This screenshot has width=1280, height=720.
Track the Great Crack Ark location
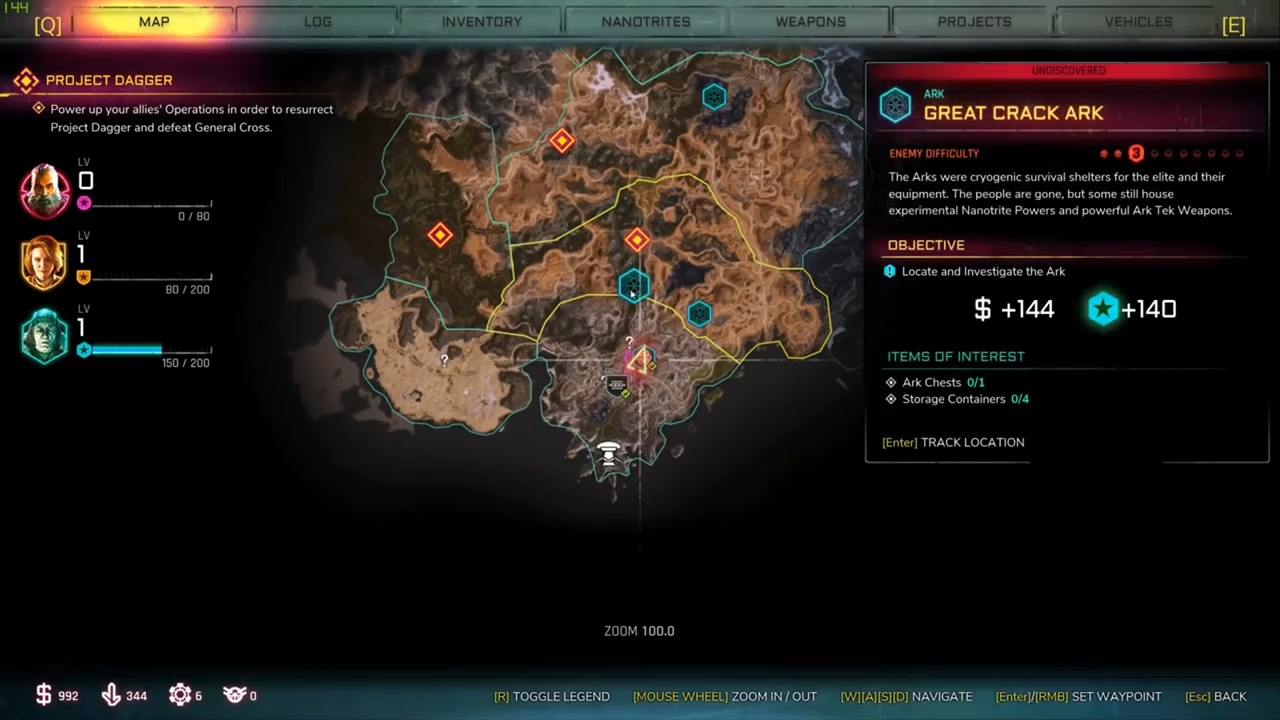[953, 442]
